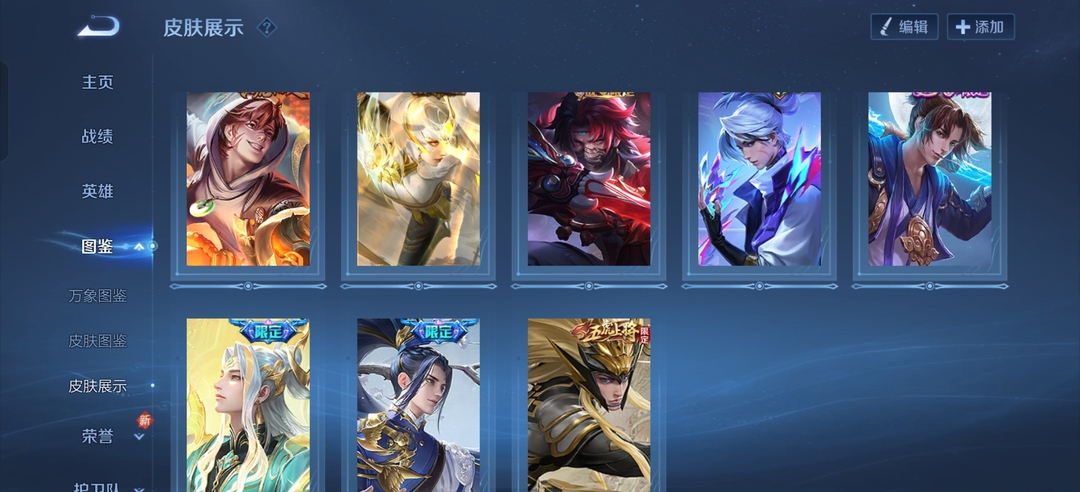Viewport: 1080px width, 492px height.
Task: Select the hooded brown-haired hero skin card
Action: 248,179
